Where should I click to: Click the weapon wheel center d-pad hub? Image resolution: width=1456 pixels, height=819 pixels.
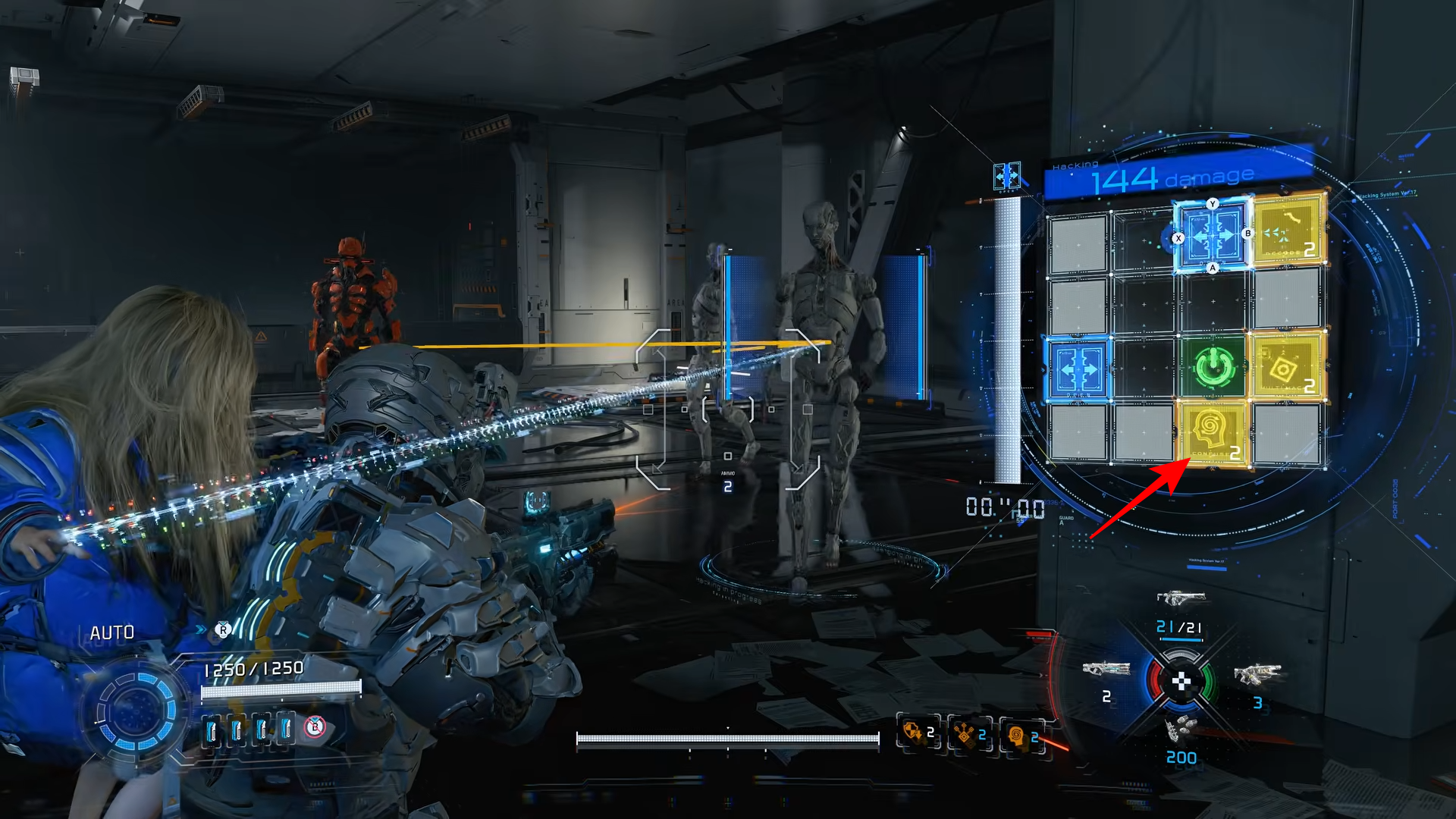(1181, 682)
